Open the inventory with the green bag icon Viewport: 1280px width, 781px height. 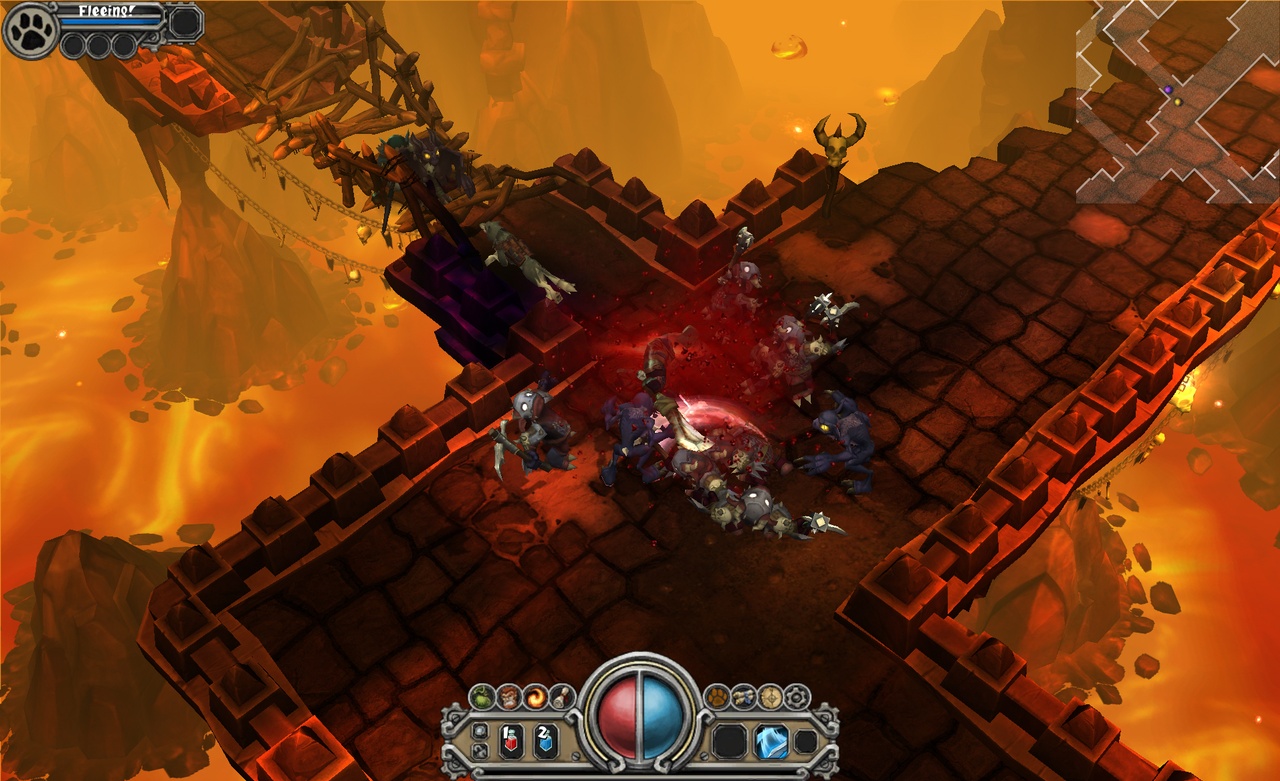tap(482, 697)
